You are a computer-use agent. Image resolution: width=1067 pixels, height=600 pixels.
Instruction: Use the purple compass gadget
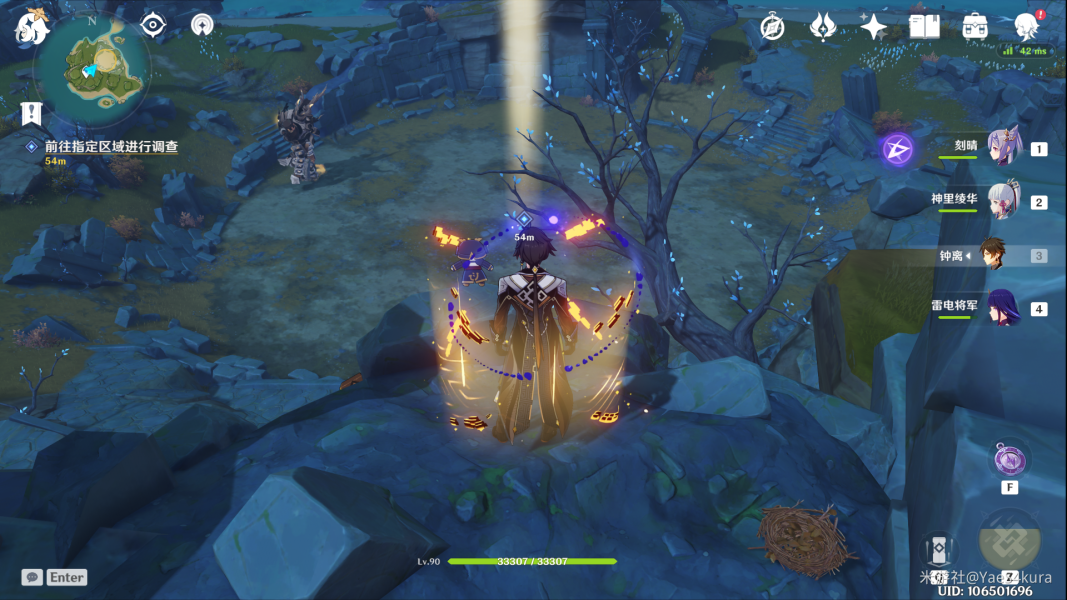pyautogui.click(x=1009, y=461)
